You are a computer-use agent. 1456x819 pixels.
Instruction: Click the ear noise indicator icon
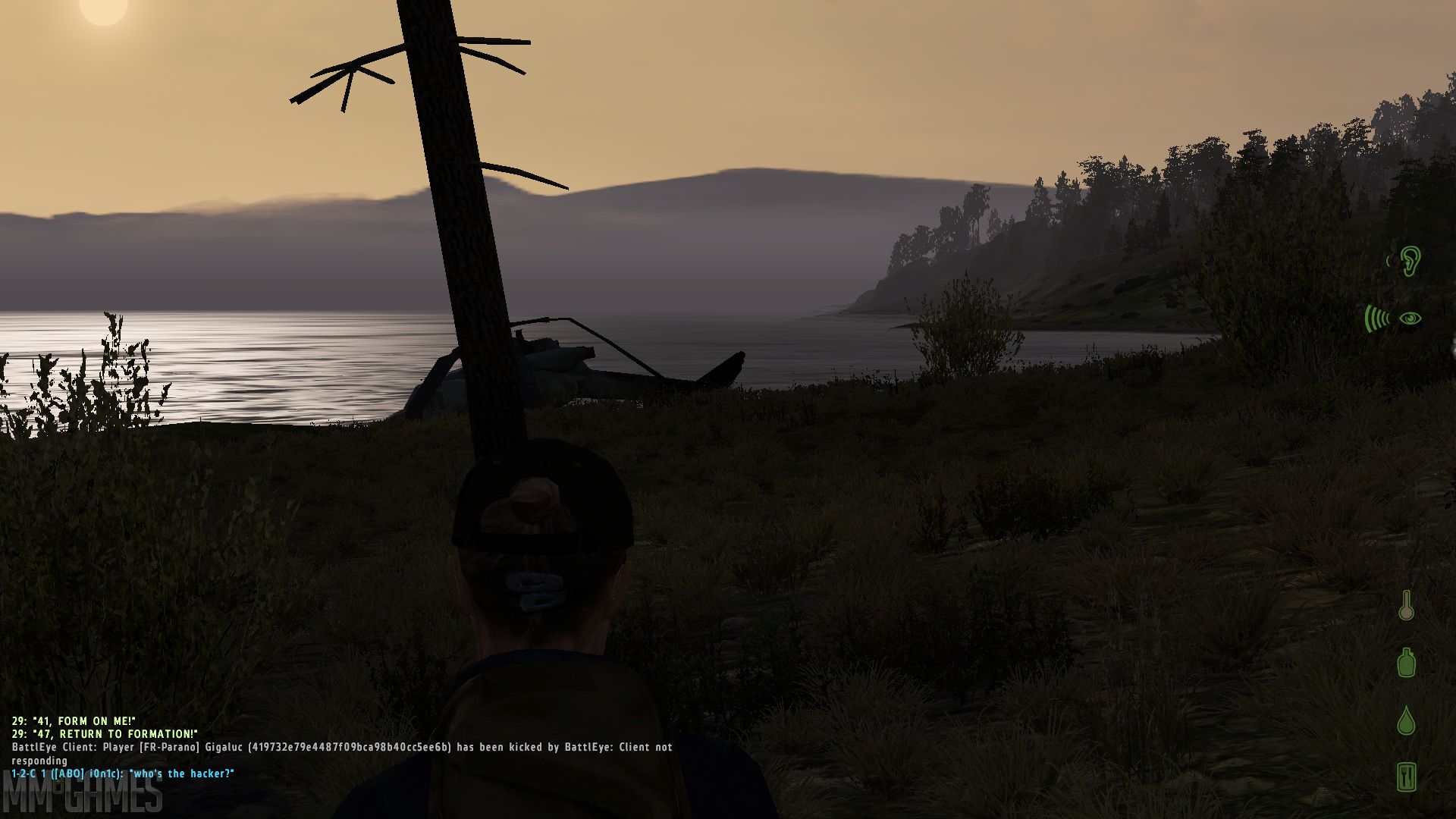[x=1408, y=261]
